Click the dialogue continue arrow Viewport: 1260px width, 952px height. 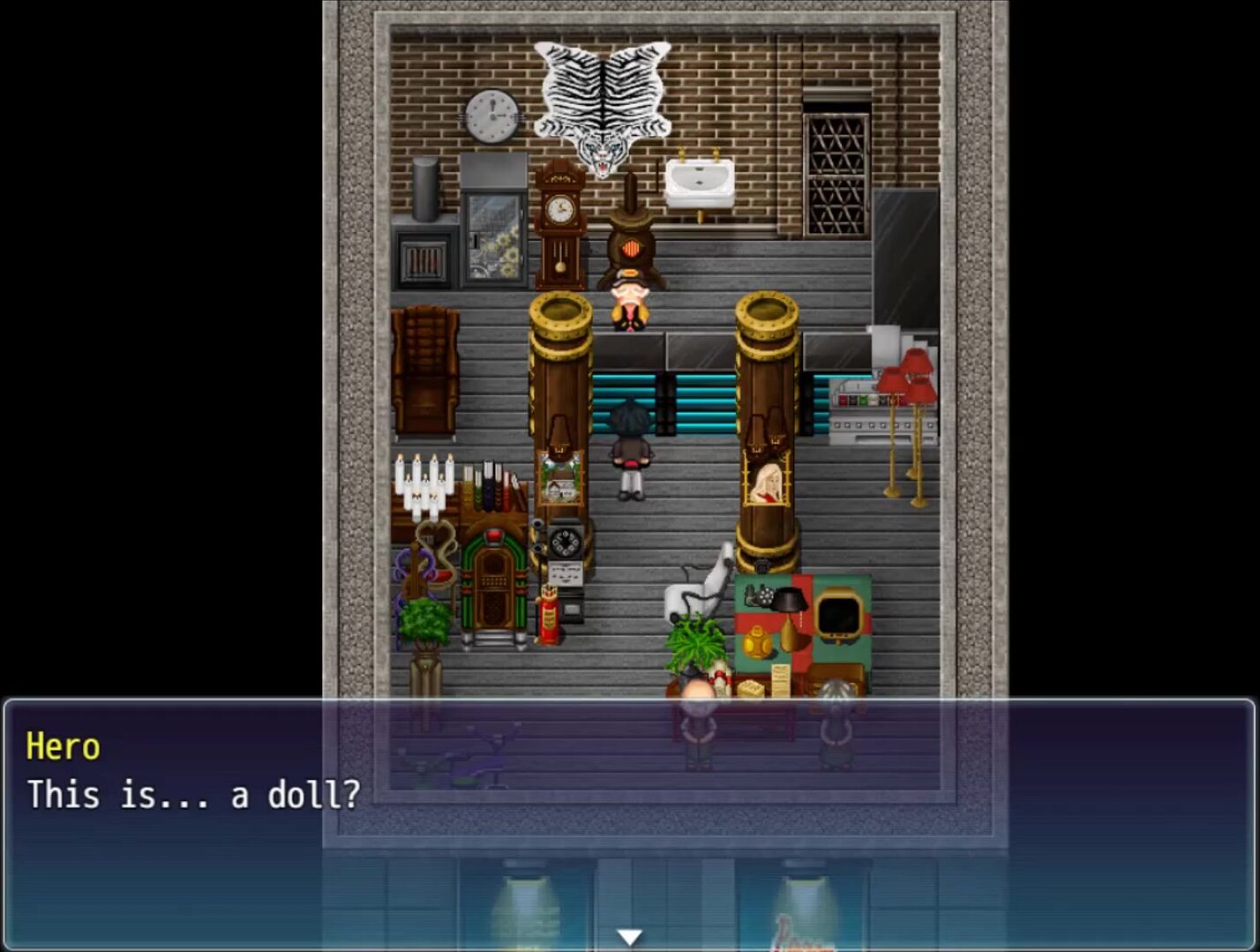tap(629, 936)
